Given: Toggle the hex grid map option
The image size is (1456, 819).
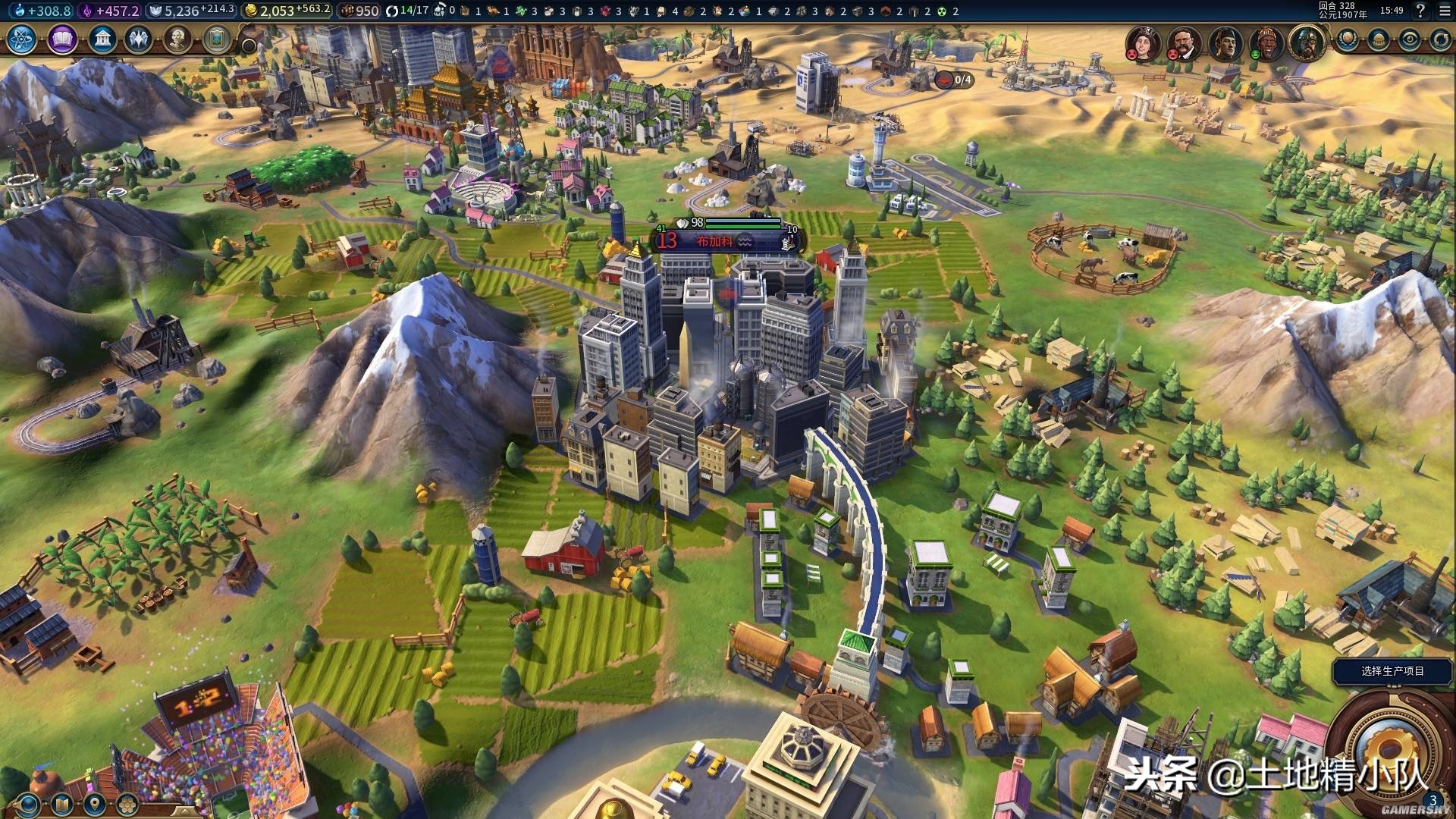Looking at the screenshot, I should (127, 805).
